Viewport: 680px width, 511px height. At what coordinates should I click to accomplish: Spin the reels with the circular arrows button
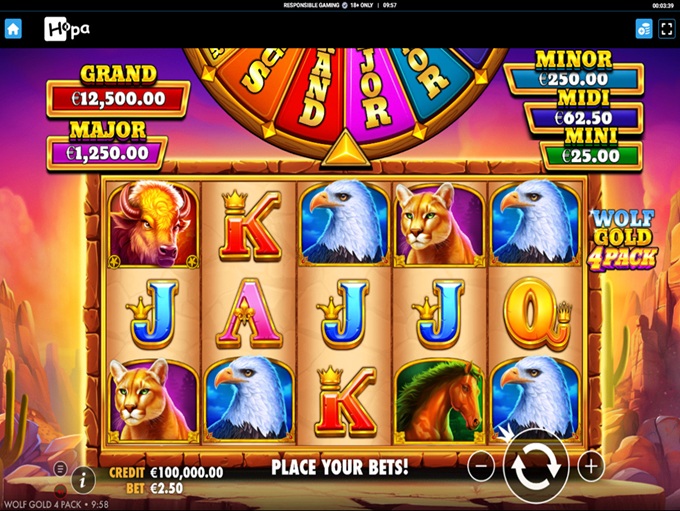pyautogui.click(x=536, y=466)
